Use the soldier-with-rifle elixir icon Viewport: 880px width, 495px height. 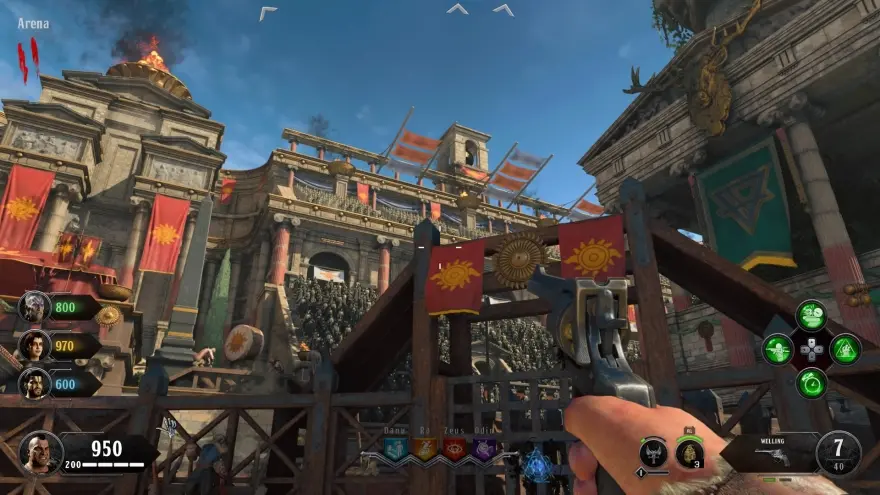[777, 349]
